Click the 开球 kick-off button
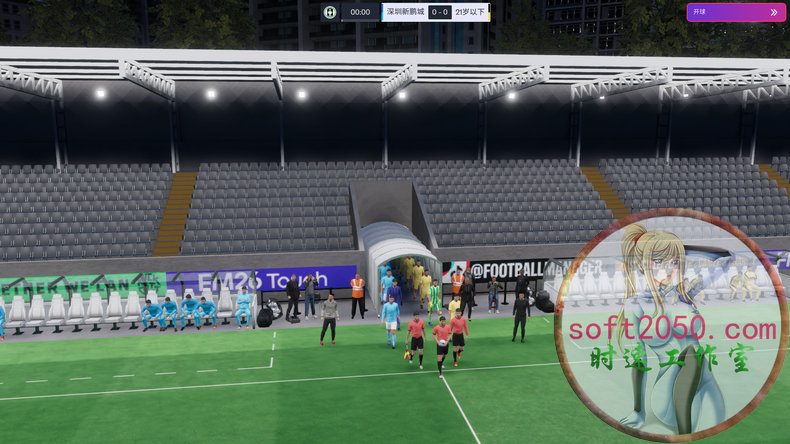 pyautogui.click(x=735, y=12)
